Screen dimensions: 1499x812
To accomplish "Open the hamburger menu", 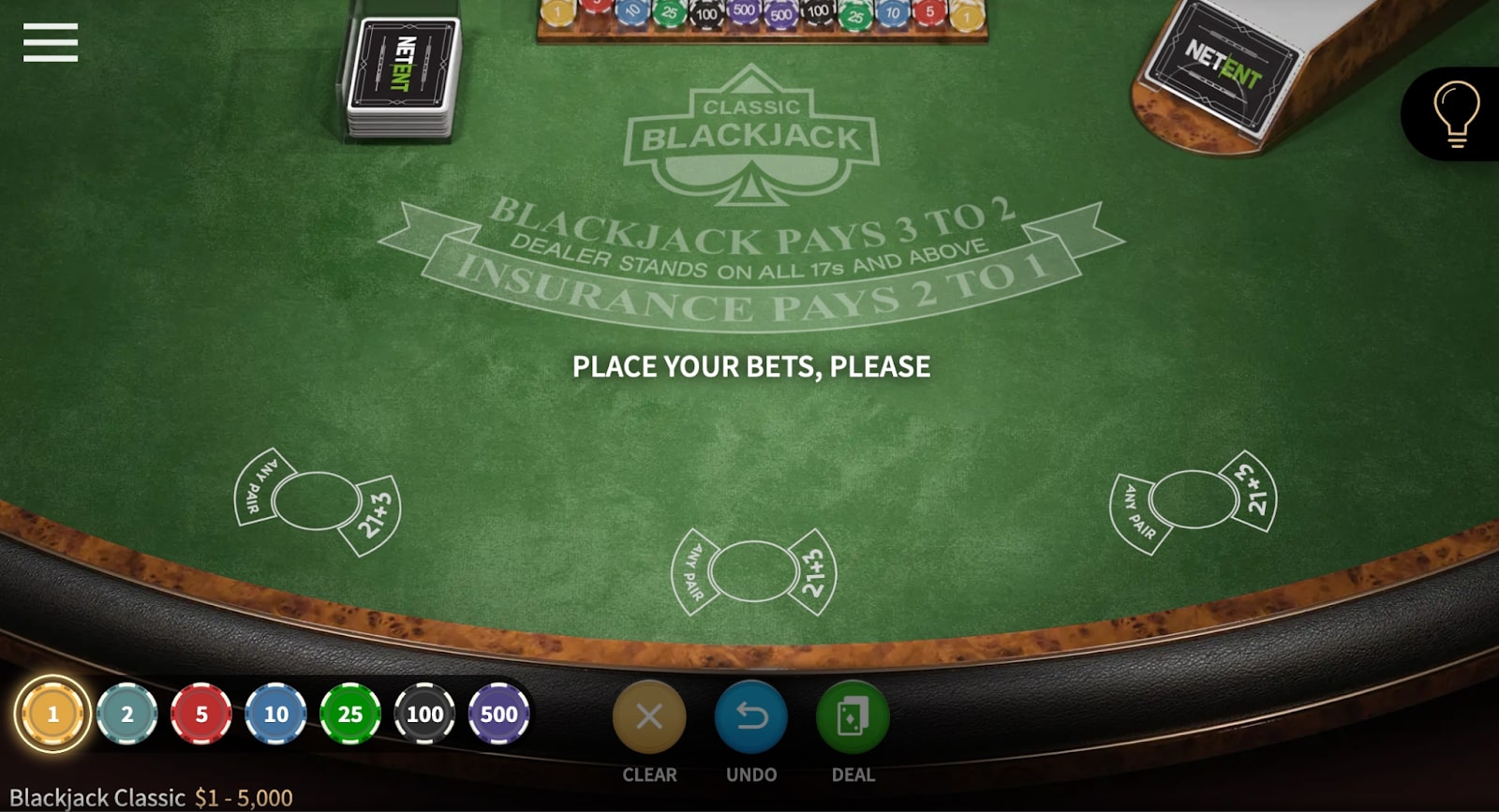I will click(51, 42).
